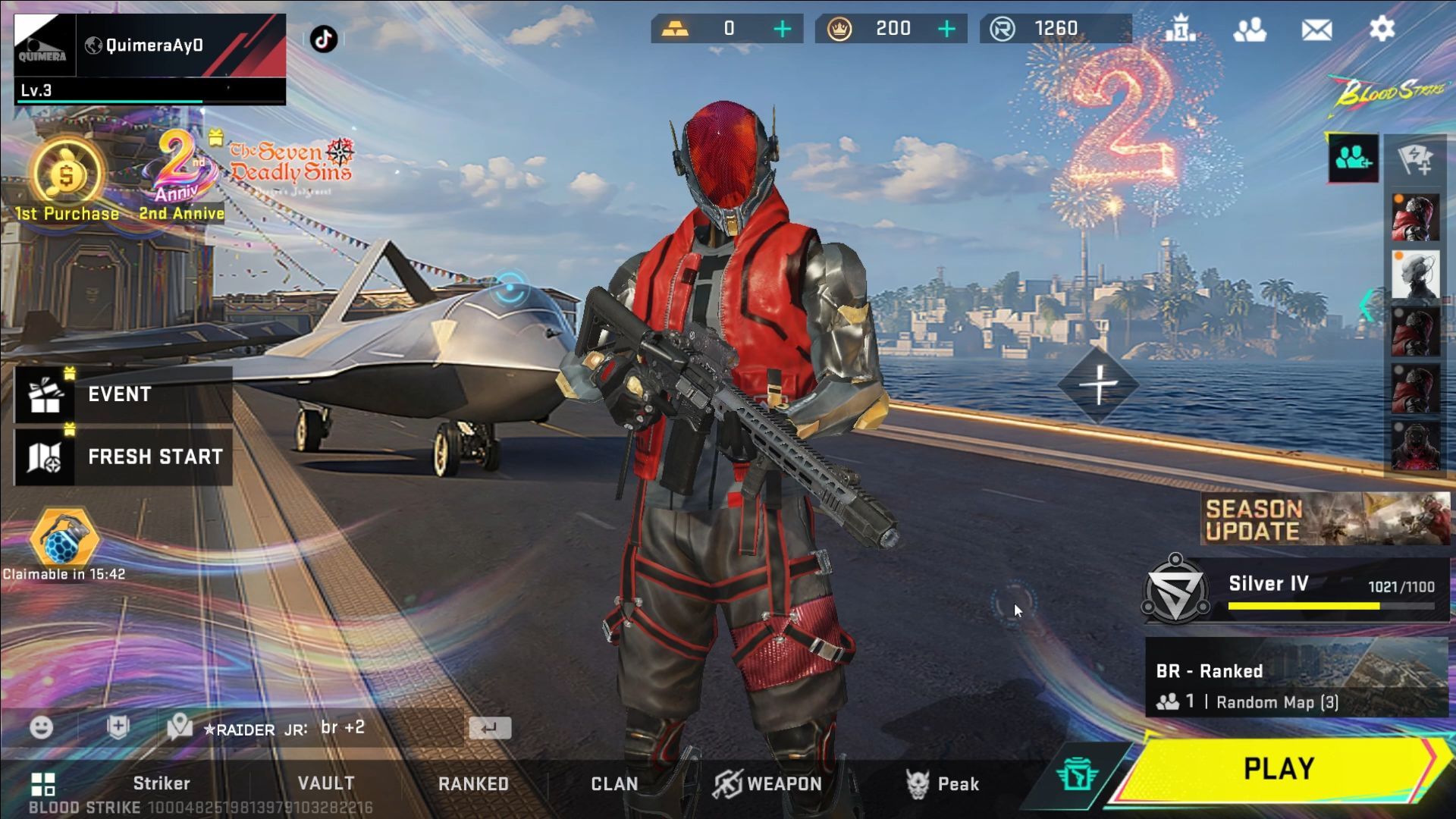
Task: Switch to the CLAN tab
Action: 614,783
